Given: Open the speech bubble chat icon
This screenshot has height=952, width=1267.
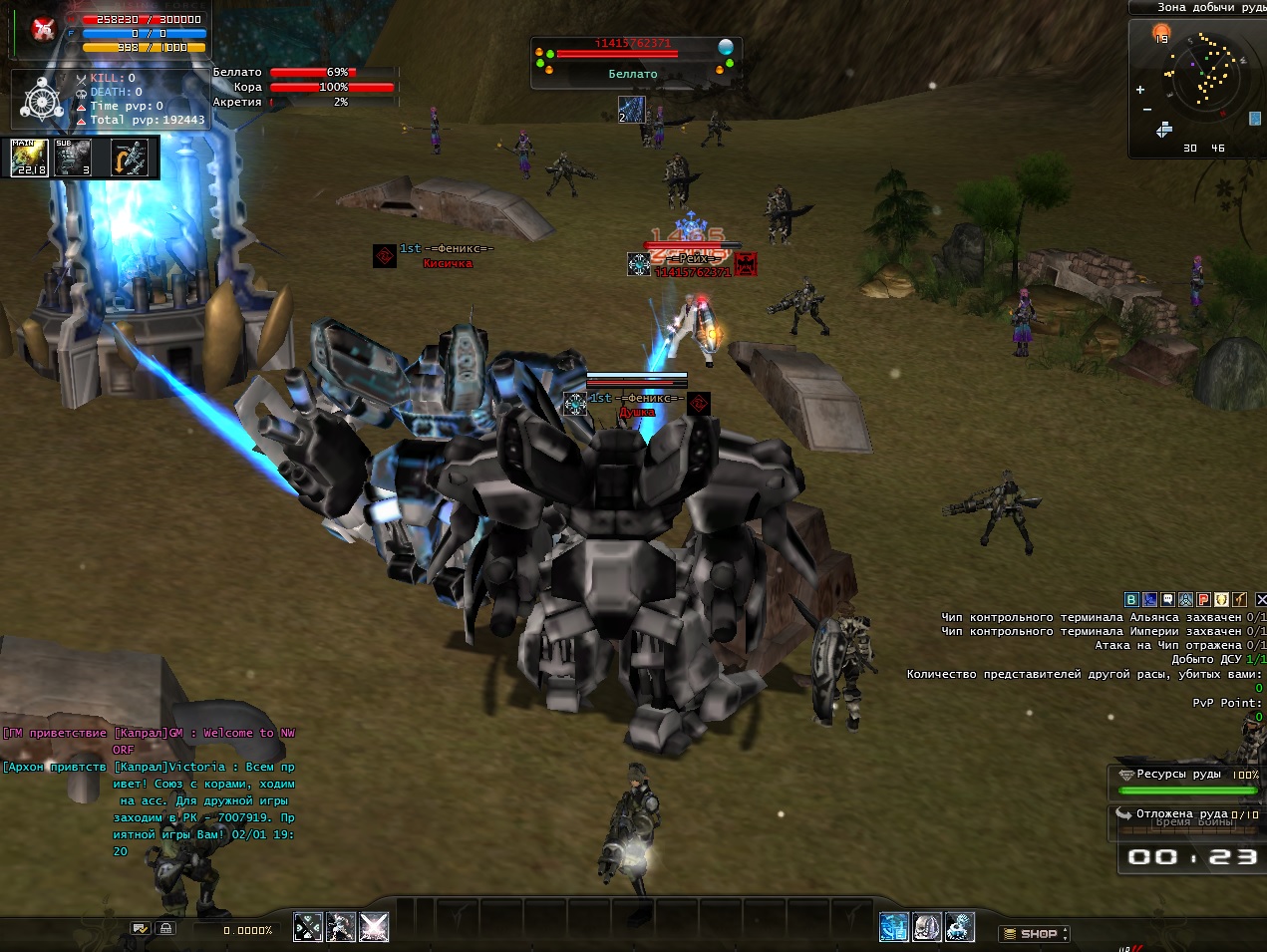Looking at the screenshot, I should coord(1167,600).
